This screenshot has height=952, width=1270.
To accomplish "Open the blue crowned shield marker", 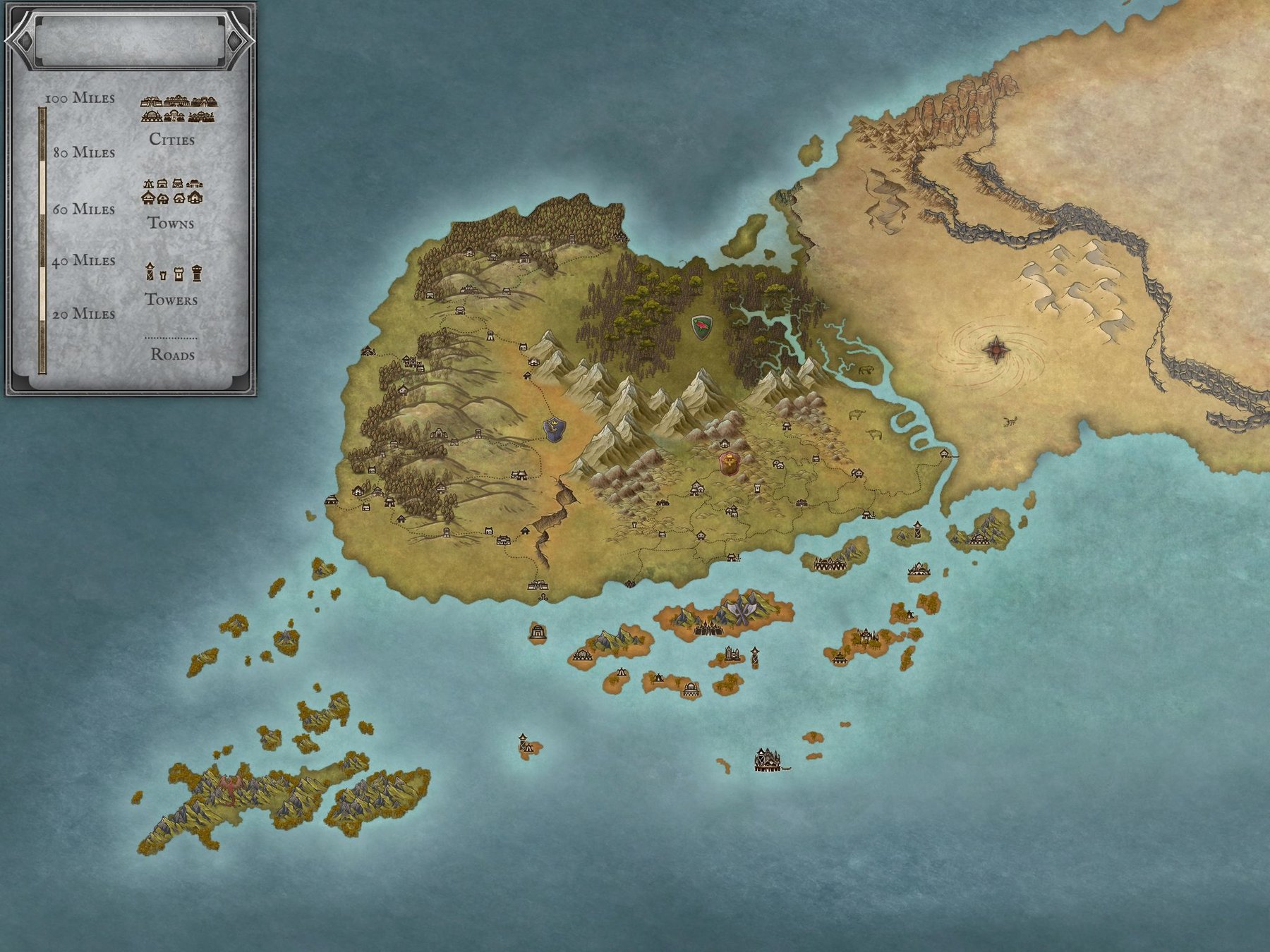I will coord(555,429).
